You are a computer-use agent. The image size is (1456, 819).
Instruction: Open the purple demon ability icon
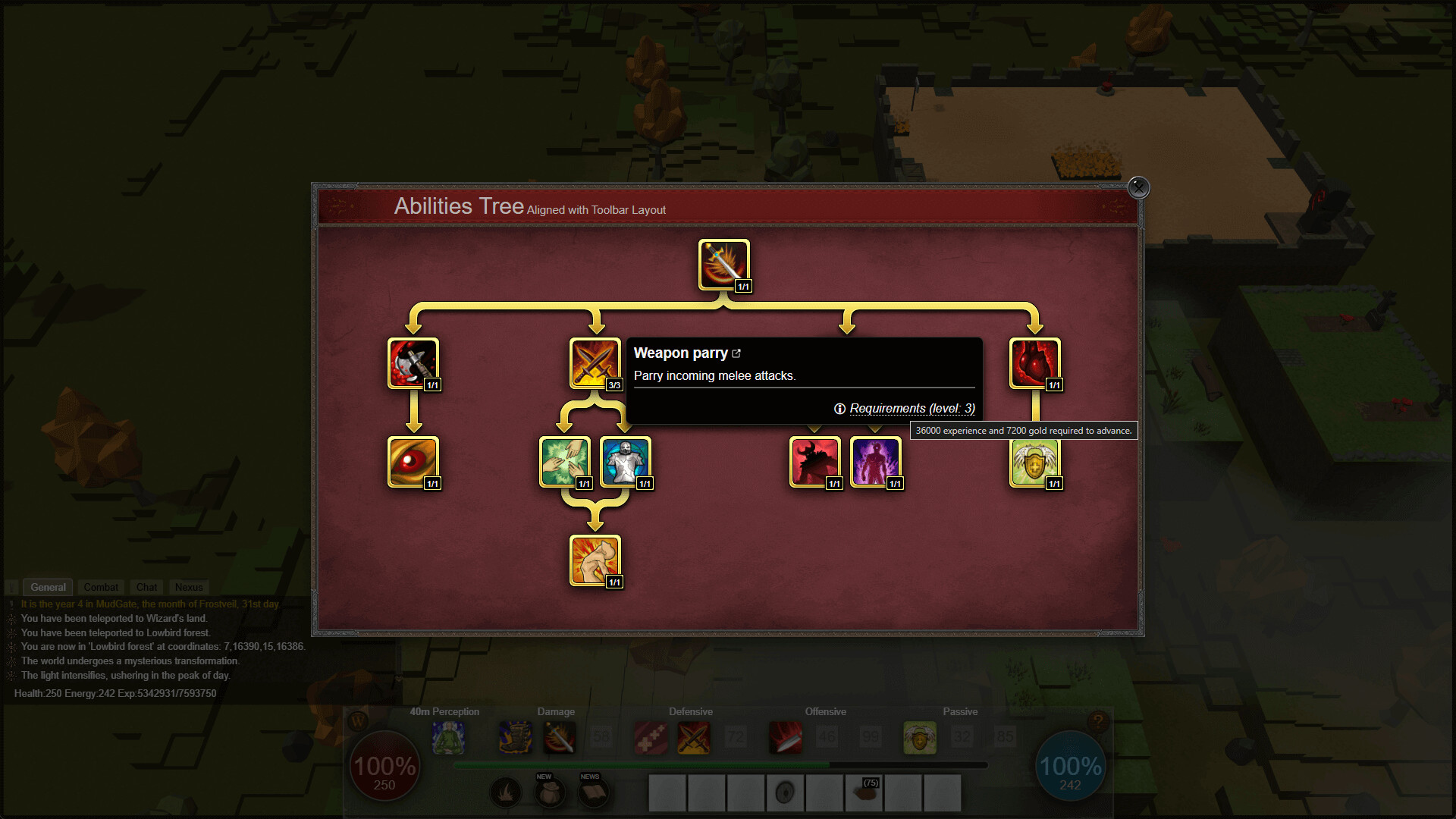(x=876, y=461)
